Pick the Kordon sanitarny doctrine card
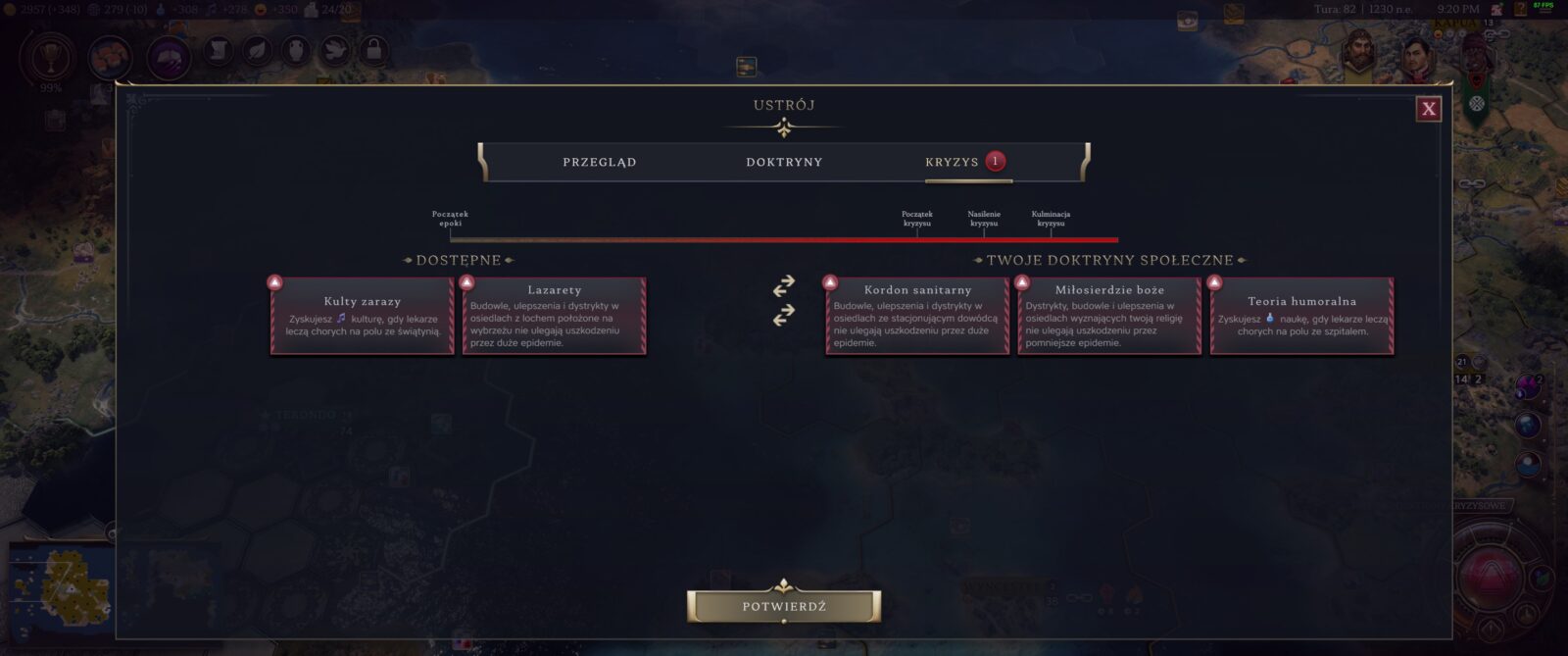Image resolution: width=1568 pixels, height=656 pixels. coord(917,316)
